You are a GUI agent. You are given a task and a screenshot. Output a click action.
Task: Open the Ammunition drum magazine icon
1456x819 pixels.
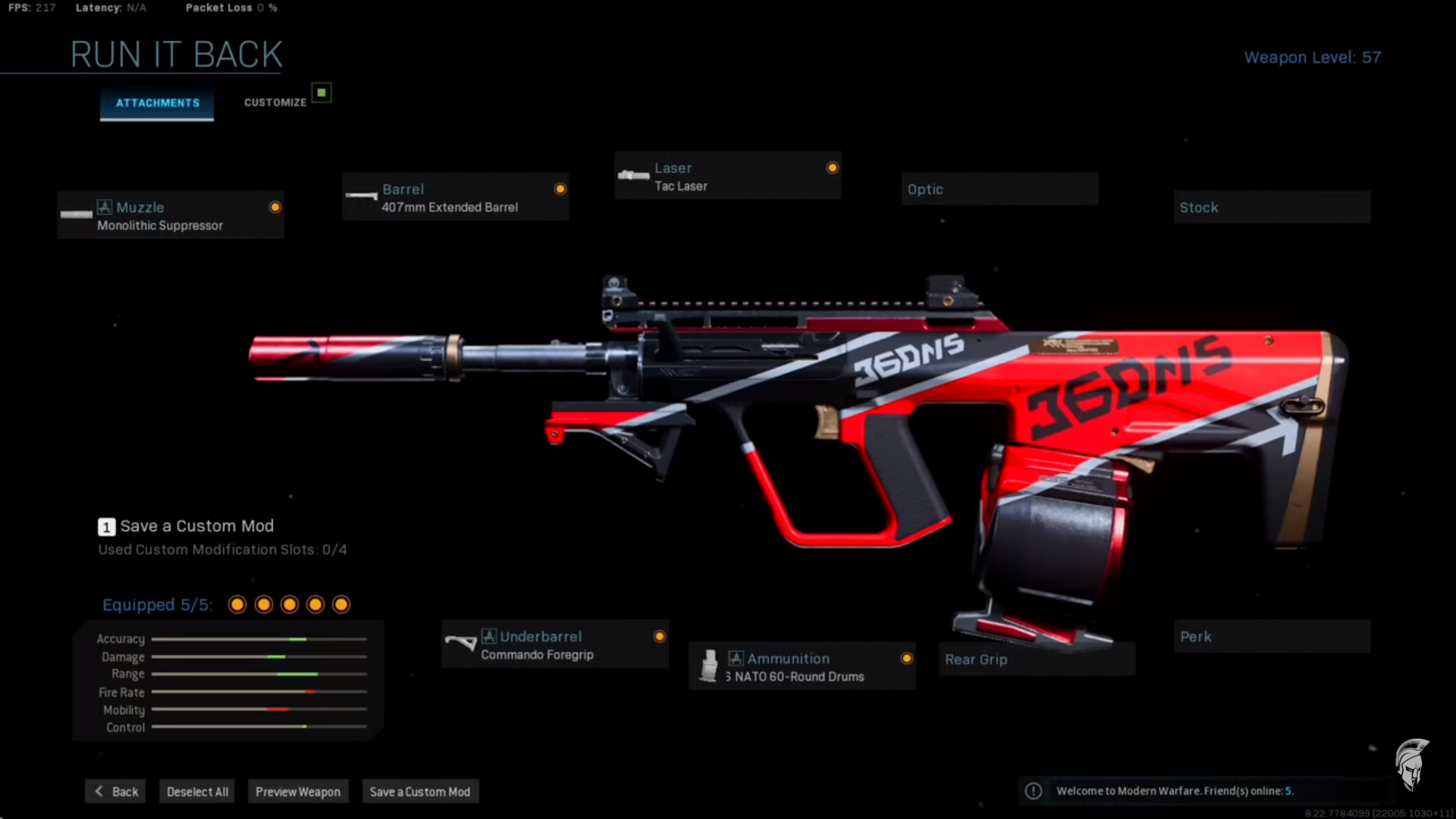pos(710,666)
